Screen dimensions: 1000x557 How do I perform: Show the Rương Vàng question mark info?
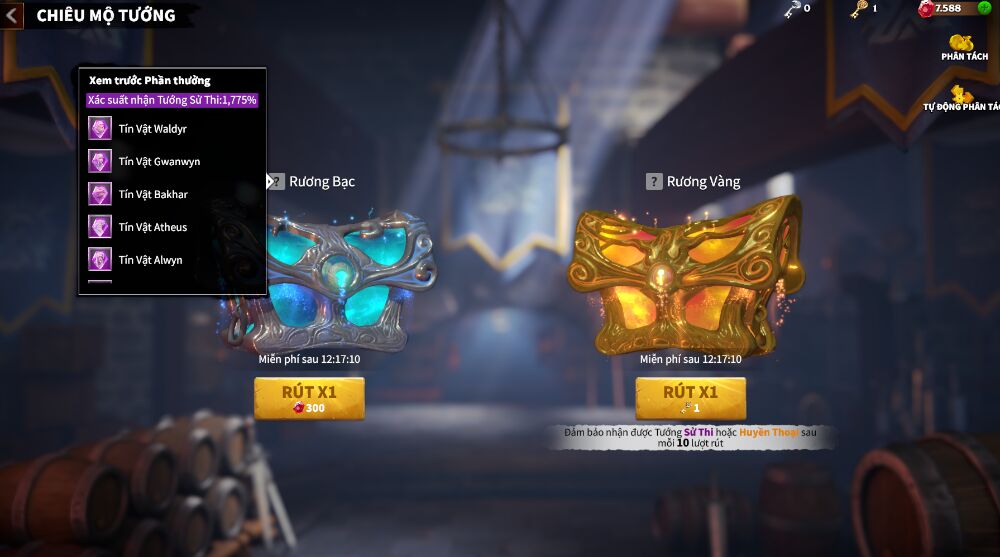pyautogui.click(x=654, y=182)
